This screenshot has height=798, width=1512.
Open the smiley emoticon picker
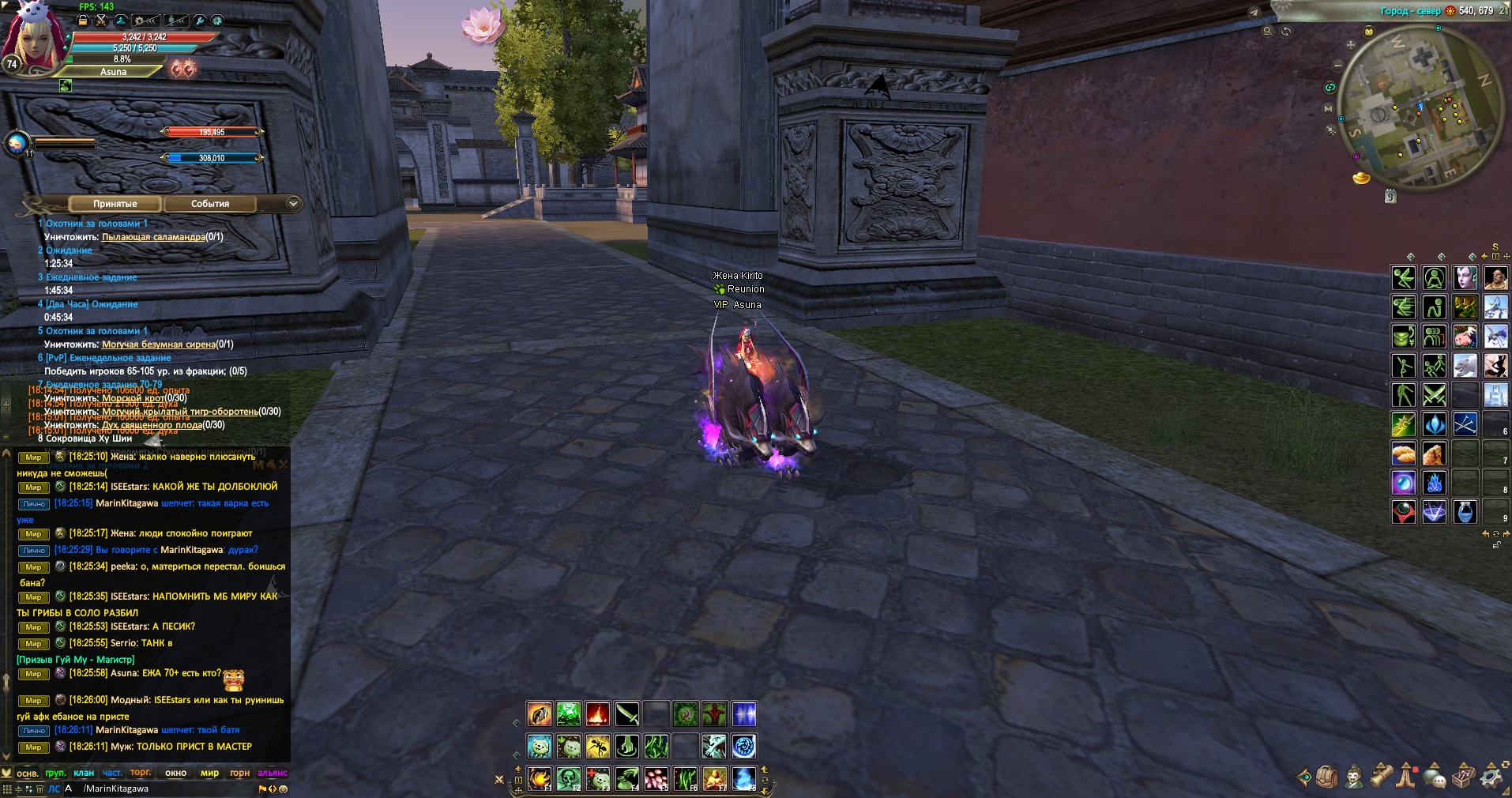point(284,789)
